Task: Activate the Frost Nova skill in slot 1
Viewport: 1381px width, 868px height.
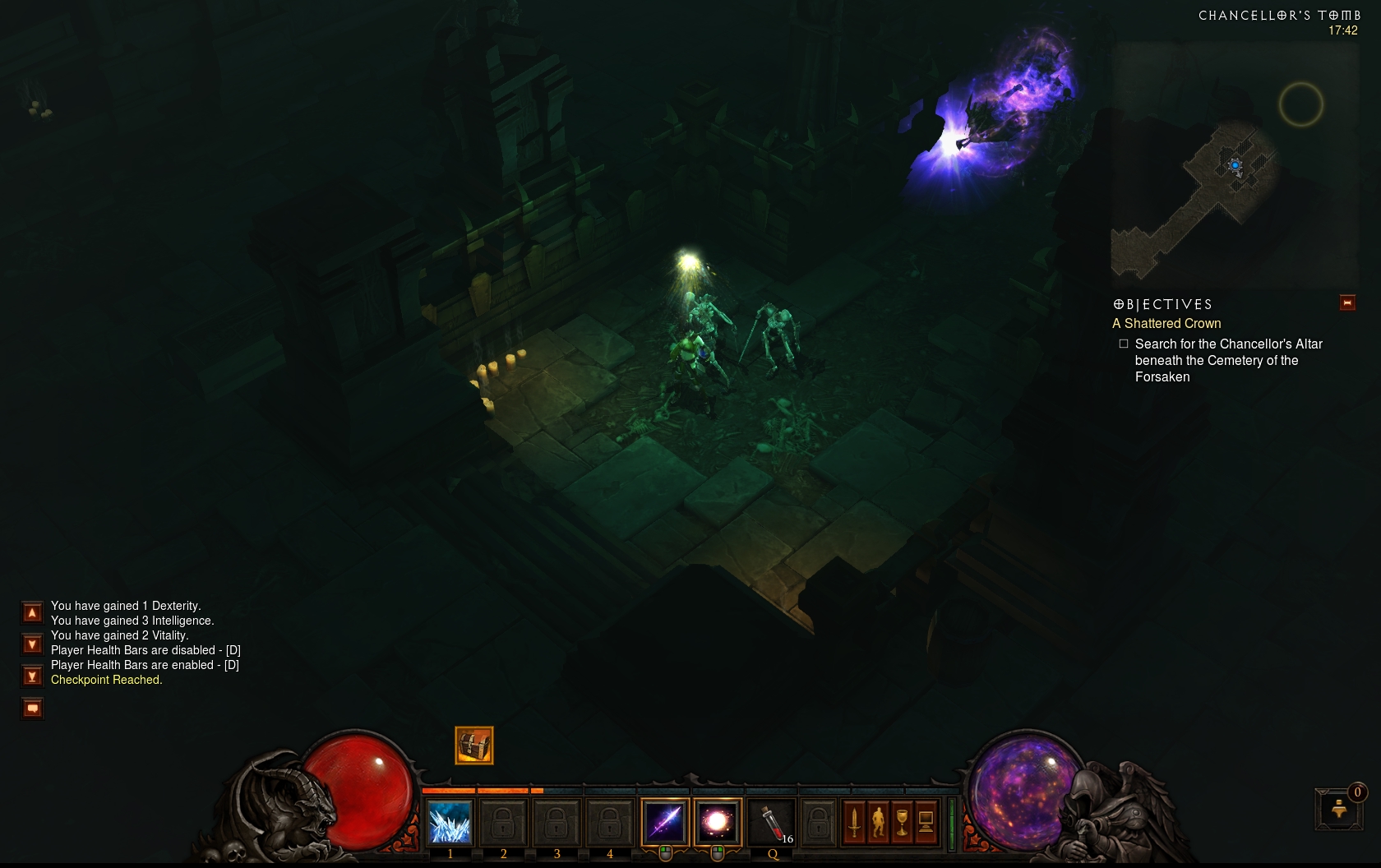Action: click(x=450, y=823)
